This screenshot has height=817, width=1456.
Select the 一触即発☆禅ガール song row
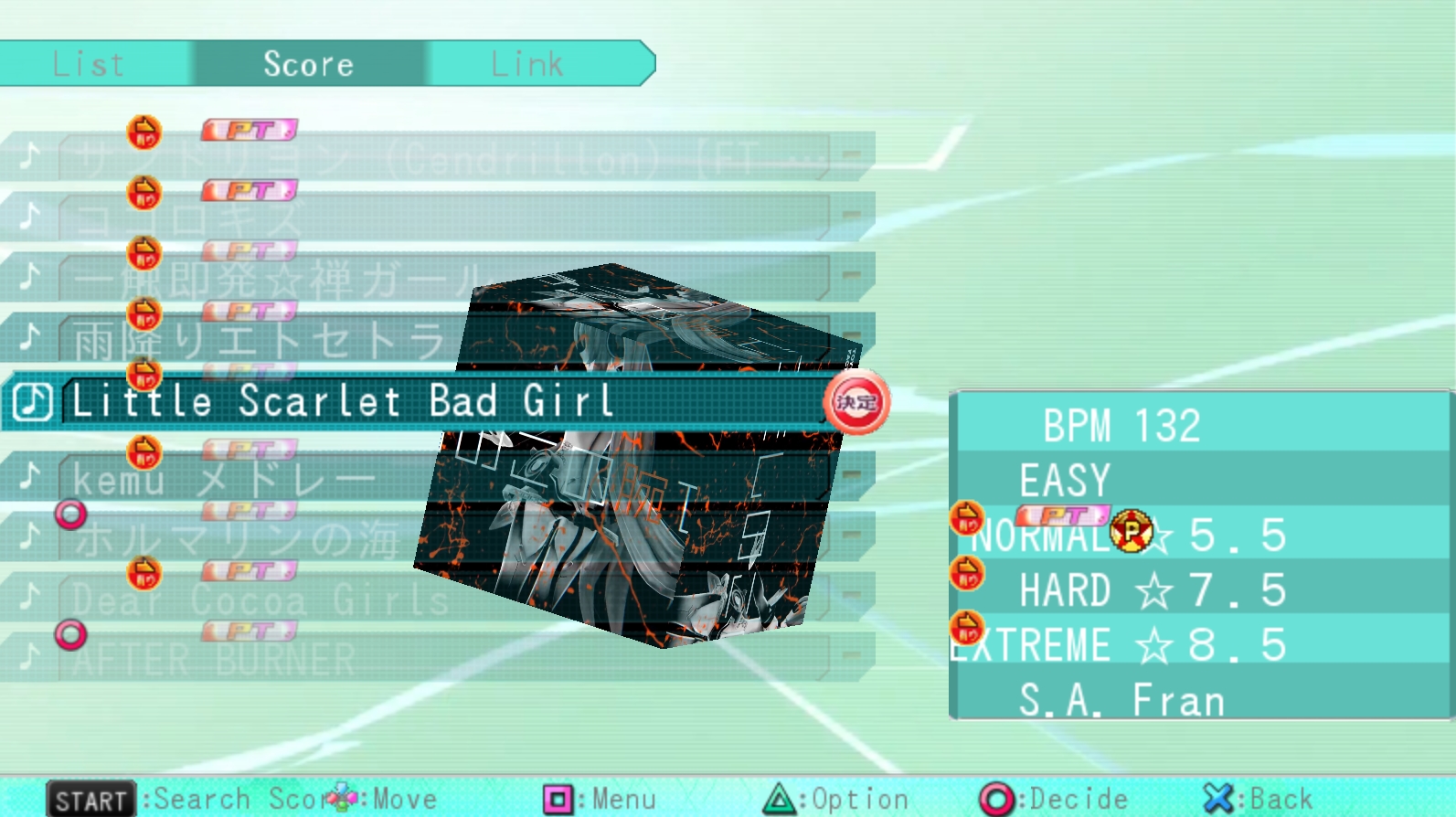click(x=274, y=280)
